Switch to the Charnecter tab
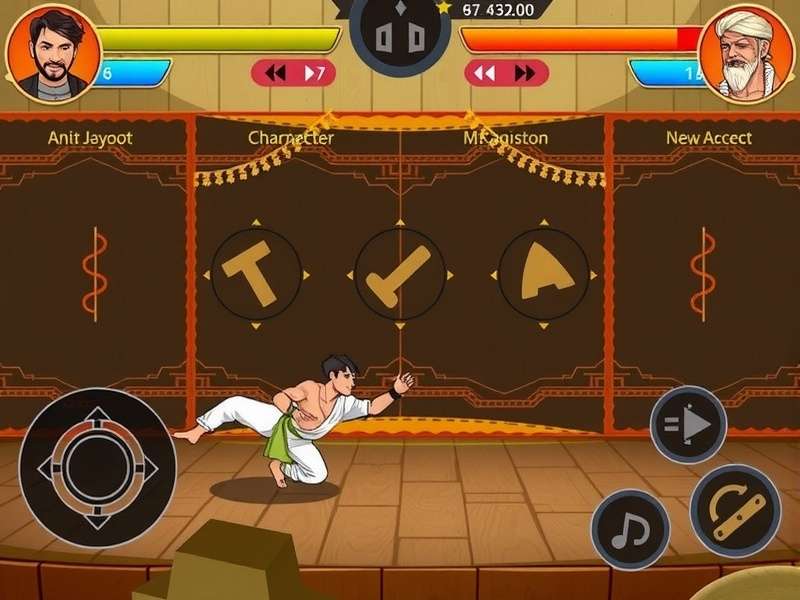This screenshot has height=600, width=800. point(291,138)
